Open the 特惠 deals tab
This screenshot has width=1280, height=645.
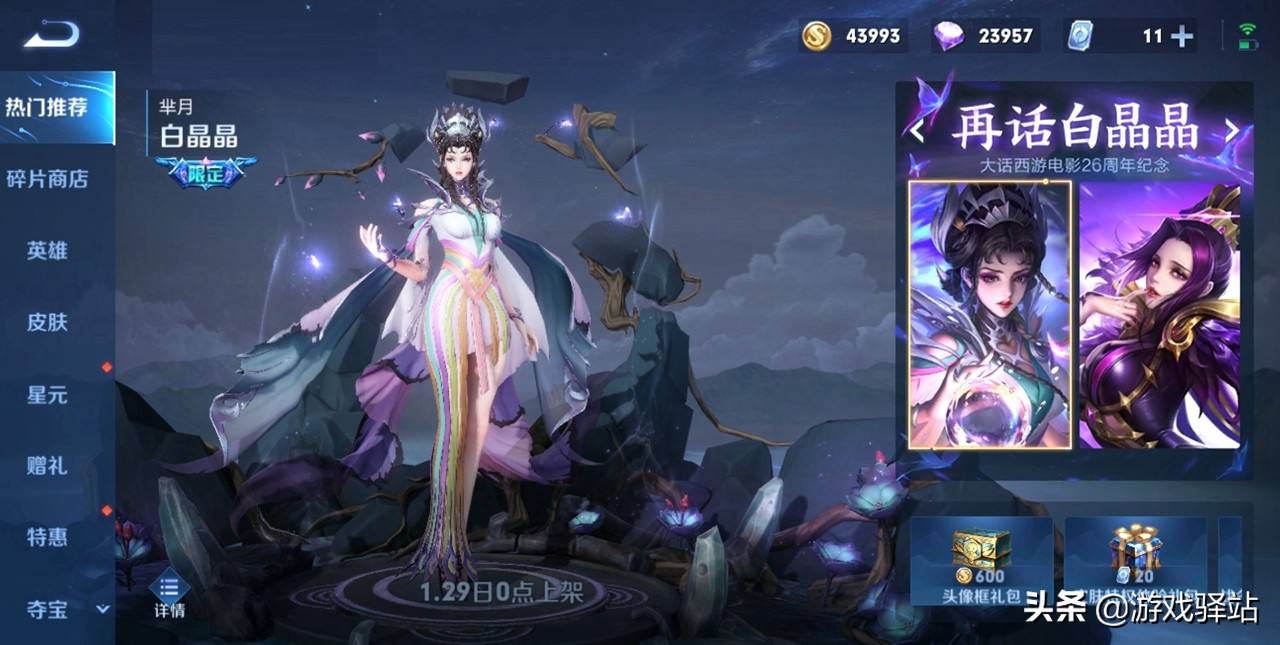click(48, 537)
